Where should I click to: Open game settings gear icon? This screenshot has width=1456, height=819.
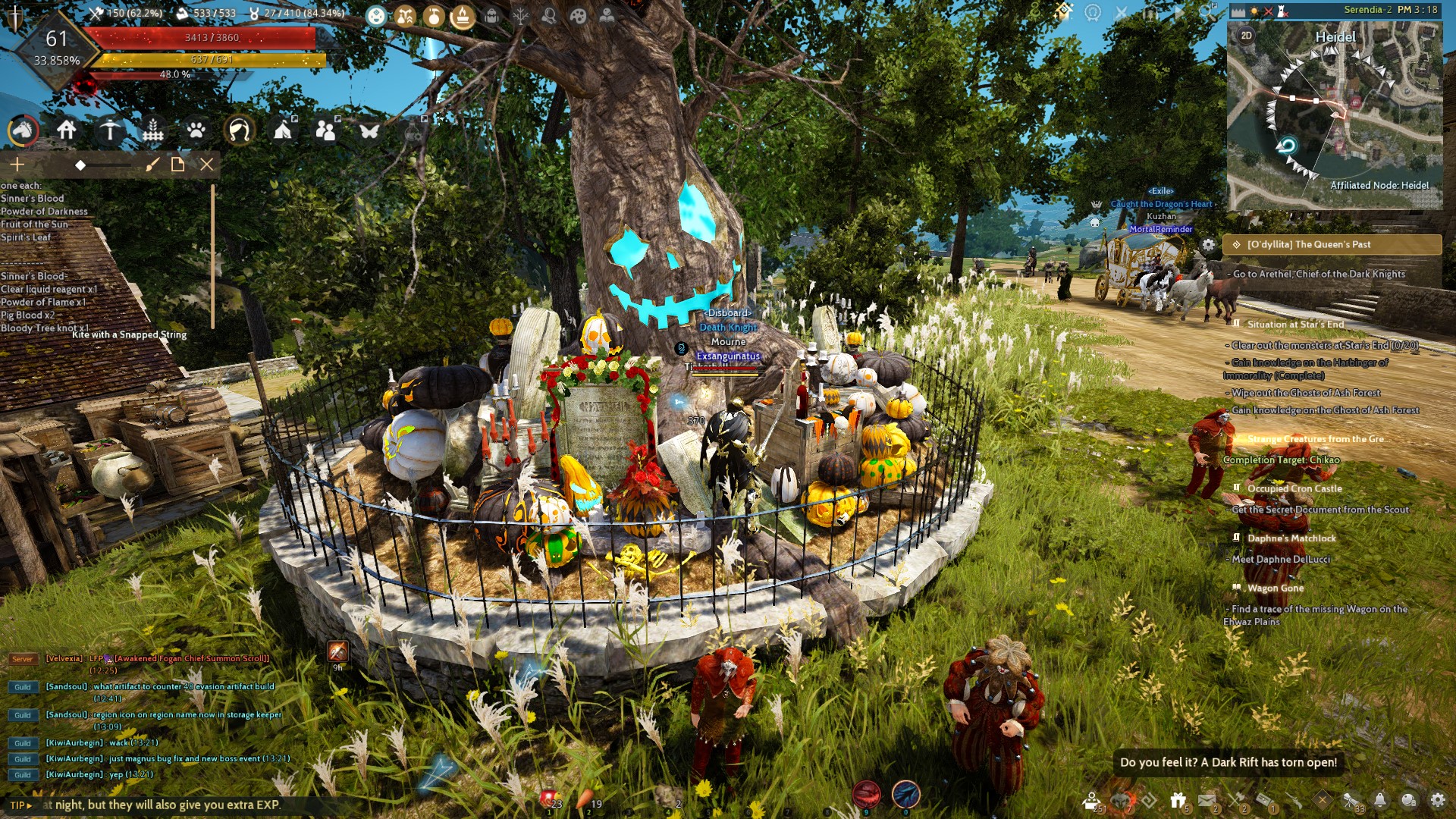click(x=1438, y=800)
